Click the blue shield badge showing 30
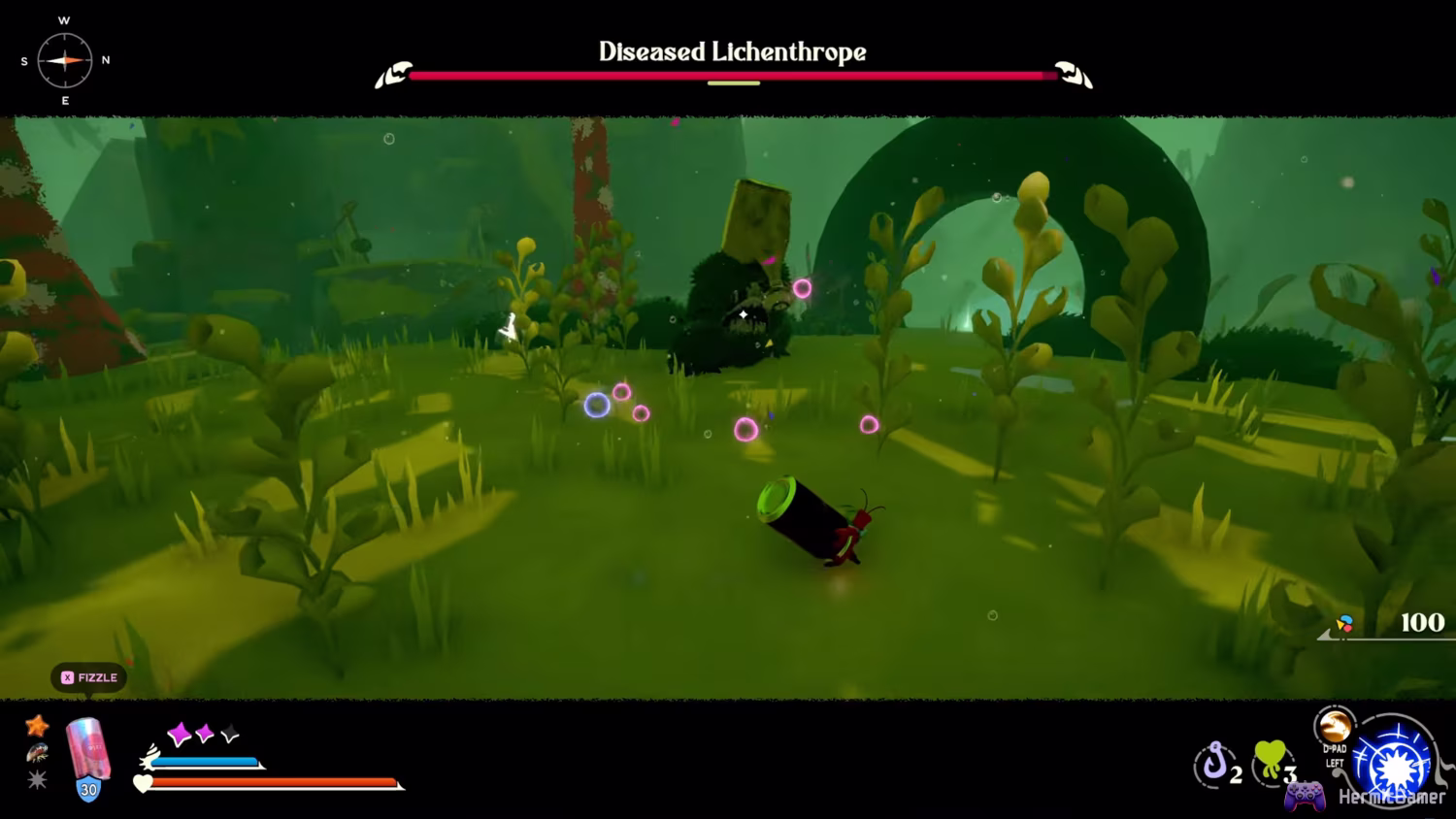The height and width of the screenshot is (819, 1456). (87, 788)
